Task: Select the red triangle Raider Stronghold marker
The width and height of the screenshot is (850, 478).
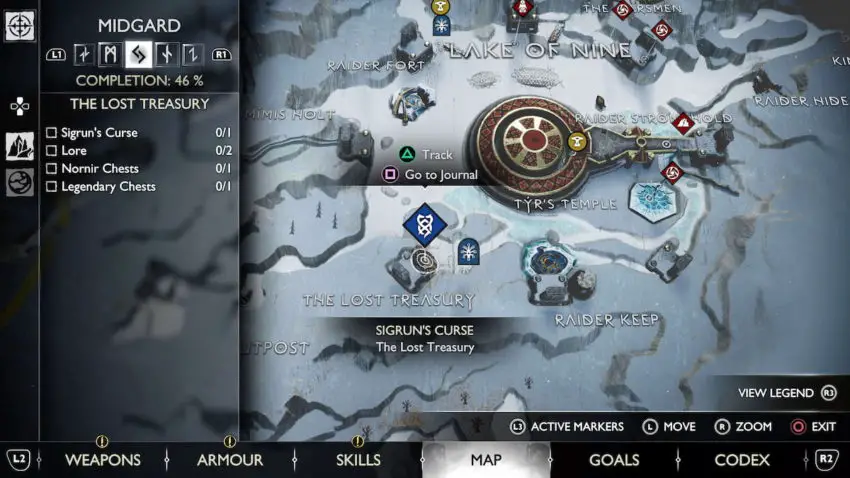Action: click(683, 124)
